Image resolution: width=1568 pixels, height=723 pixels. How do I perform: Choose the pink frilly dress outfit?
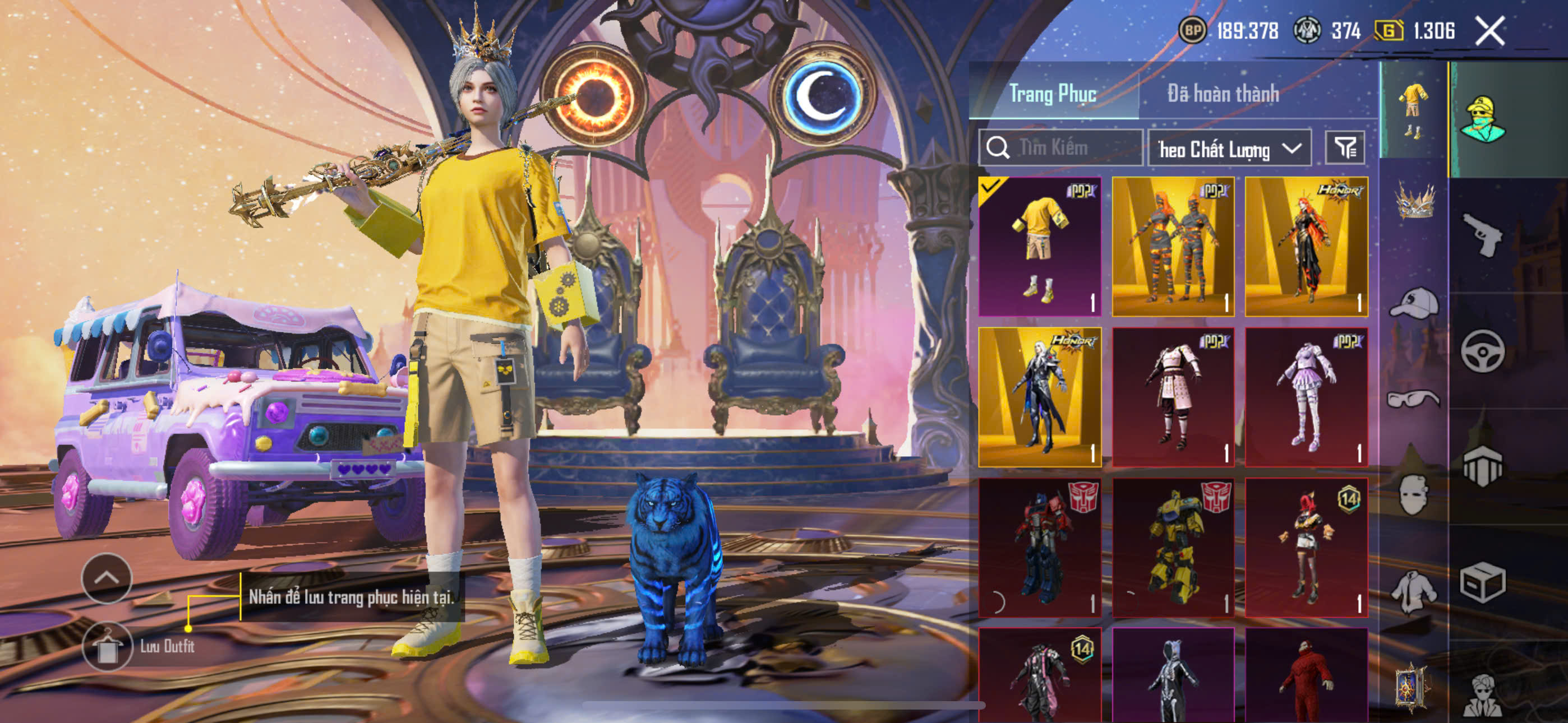tap(1306, 397)
